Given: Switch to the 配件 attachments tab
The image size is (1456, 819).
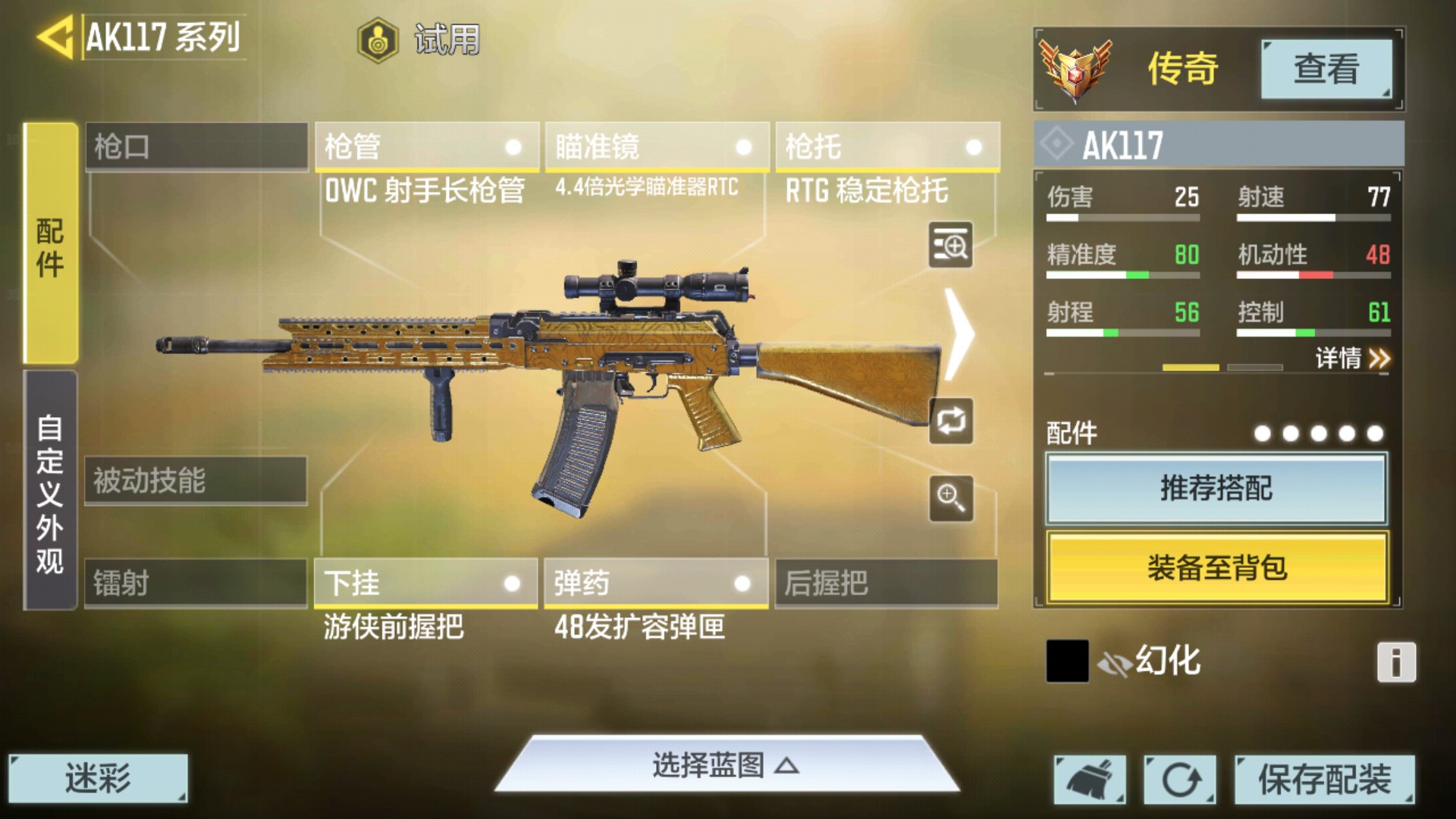Looking at the screenshot, I should [x=51, y=244].
